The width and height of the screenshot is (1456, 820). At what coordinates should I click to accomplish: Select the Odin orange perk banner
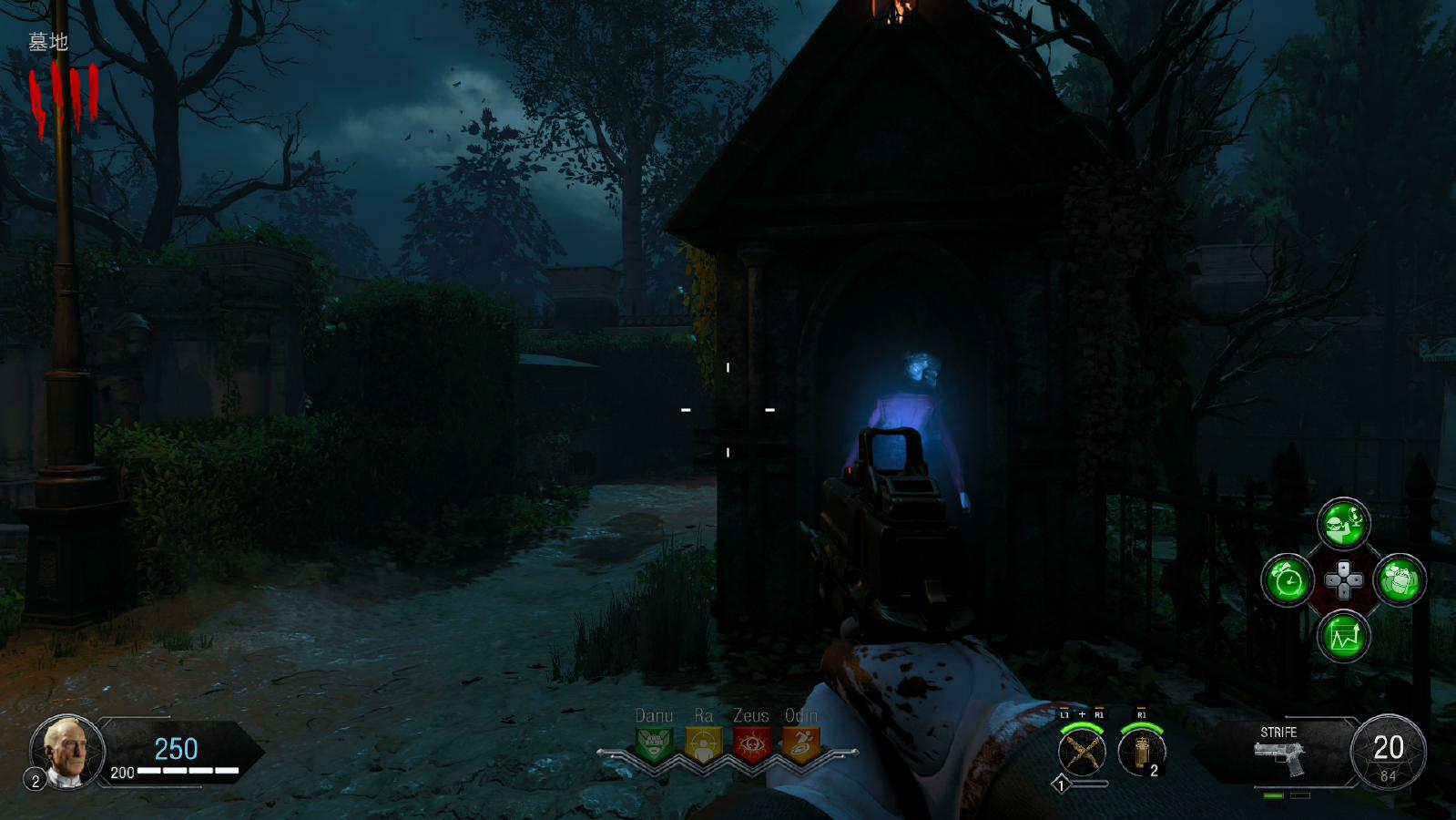pos(800,744)
